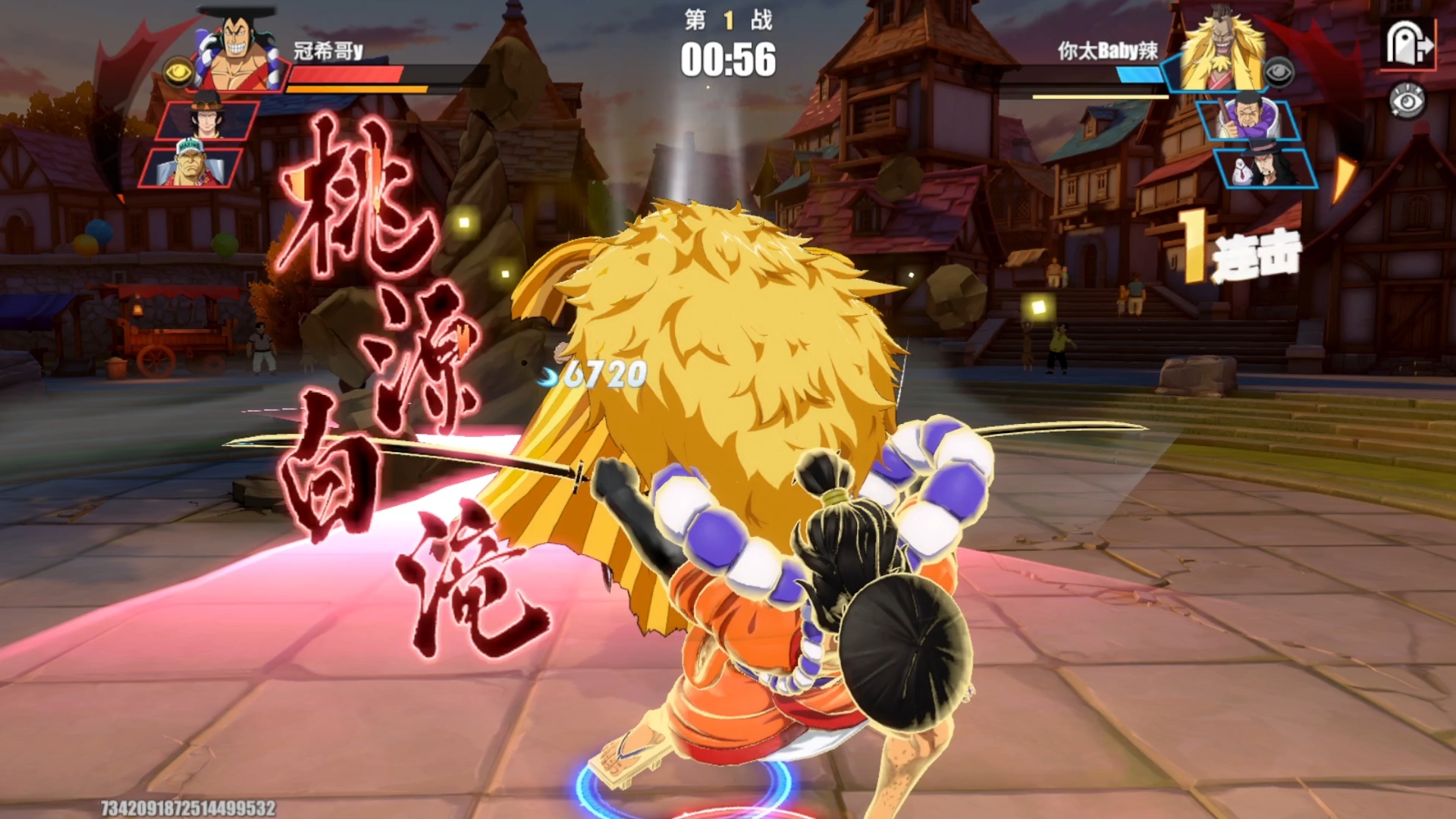
Task: Exit the battle via the door icon
Action: 1409,44
